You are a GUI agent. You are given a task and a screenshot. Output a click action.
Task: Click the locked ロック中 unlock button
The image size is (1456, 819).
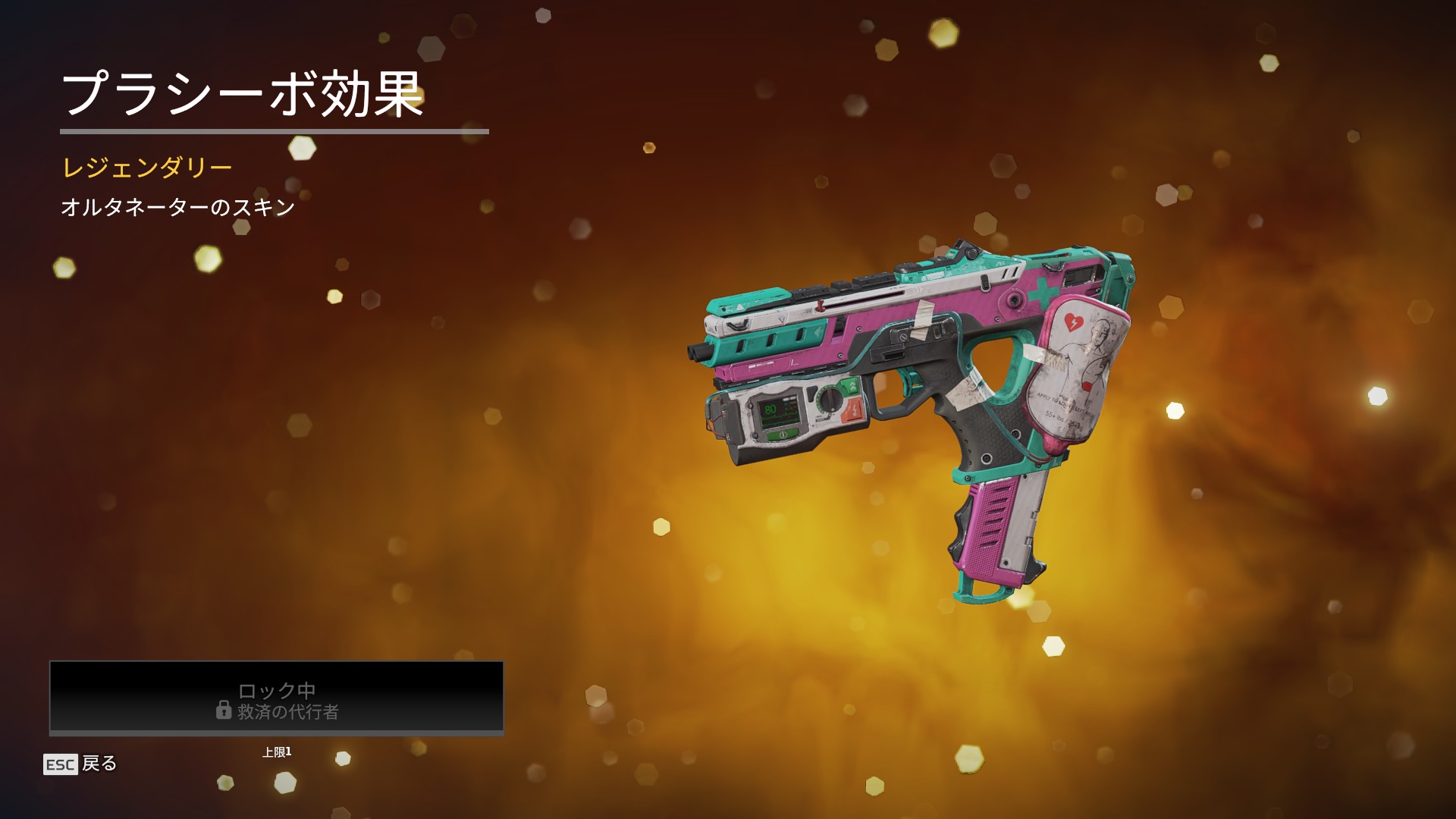tap(277, 698)
